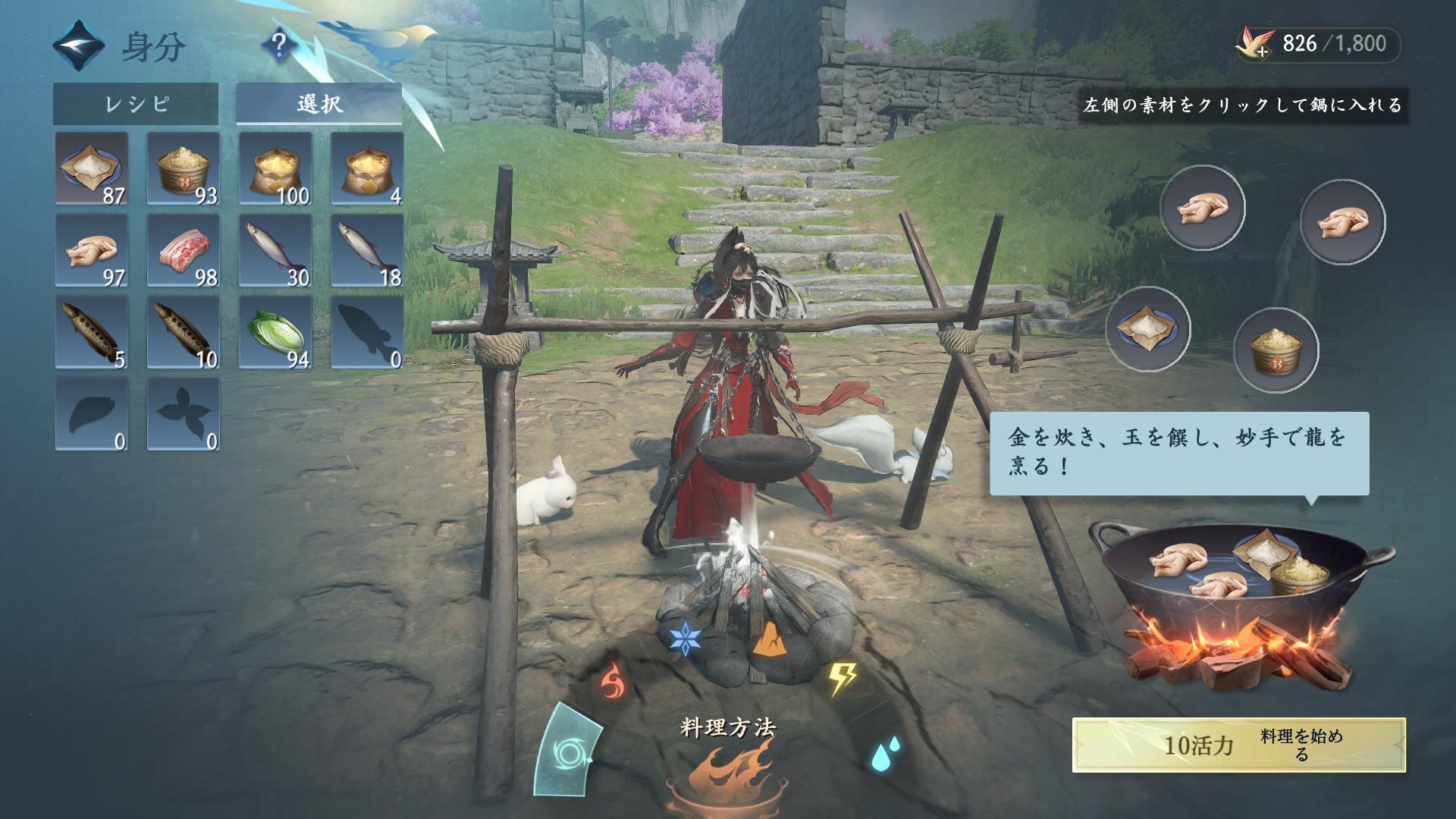Select the dark spotted fish with 10
The width and height of the screenshot is (1456, 819).
coord(184,332)
